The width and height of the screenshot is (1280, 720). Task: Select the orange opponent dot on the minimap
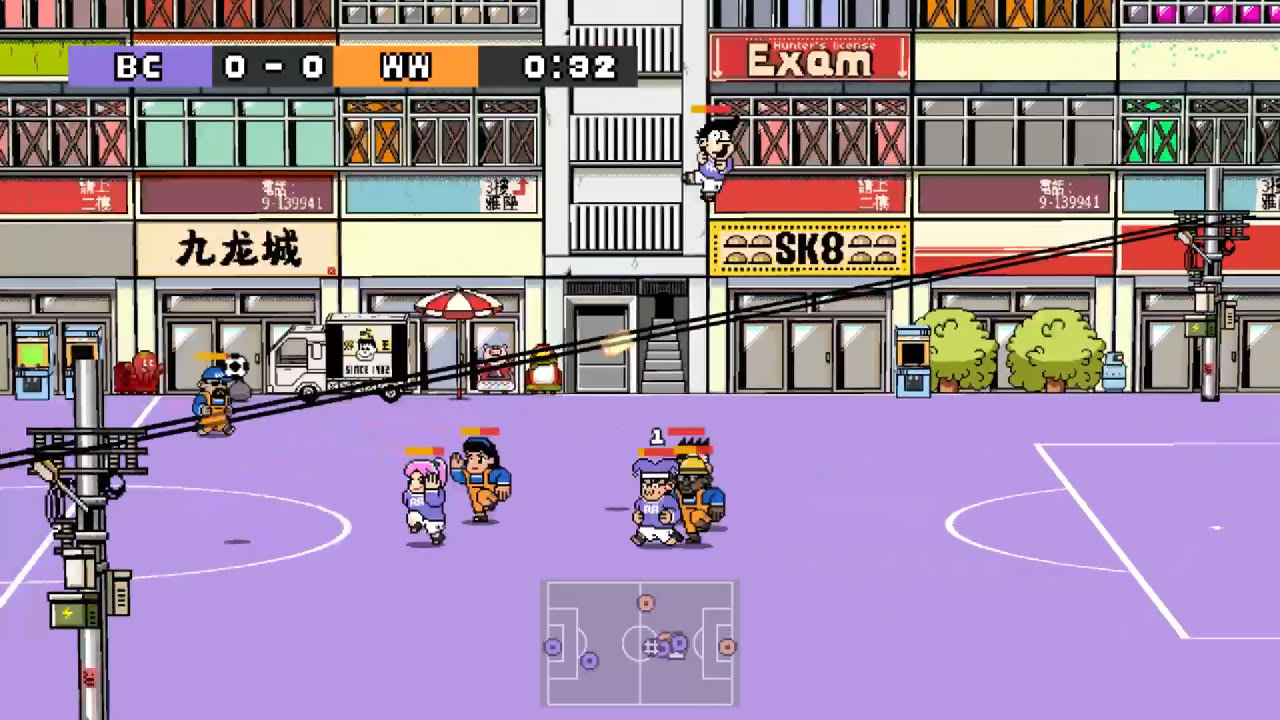click(x=645, y=602)
